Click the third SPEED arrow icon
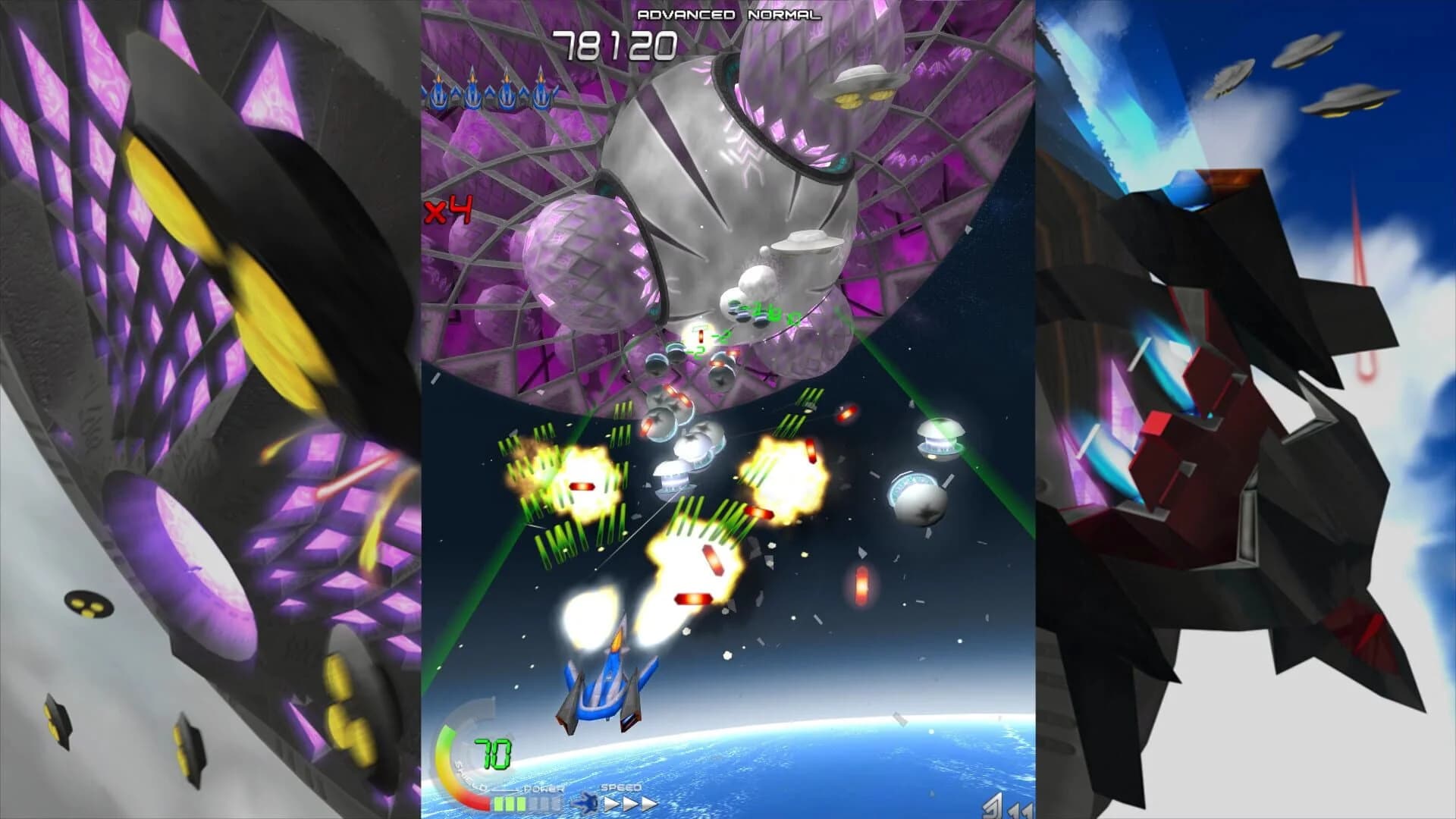 pos(646,804)
